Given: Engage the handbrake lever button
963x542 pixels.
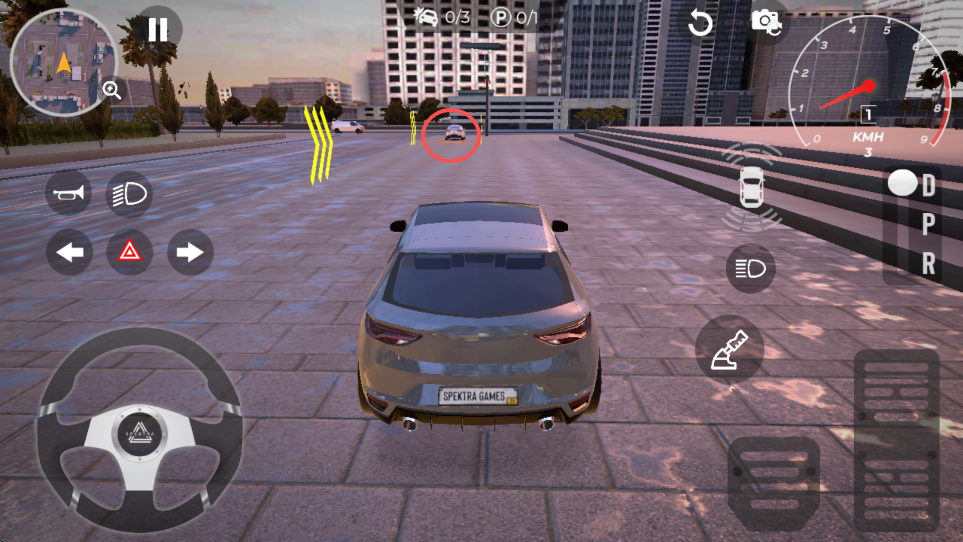Looking at the screenshot, I should click(729, 350).
